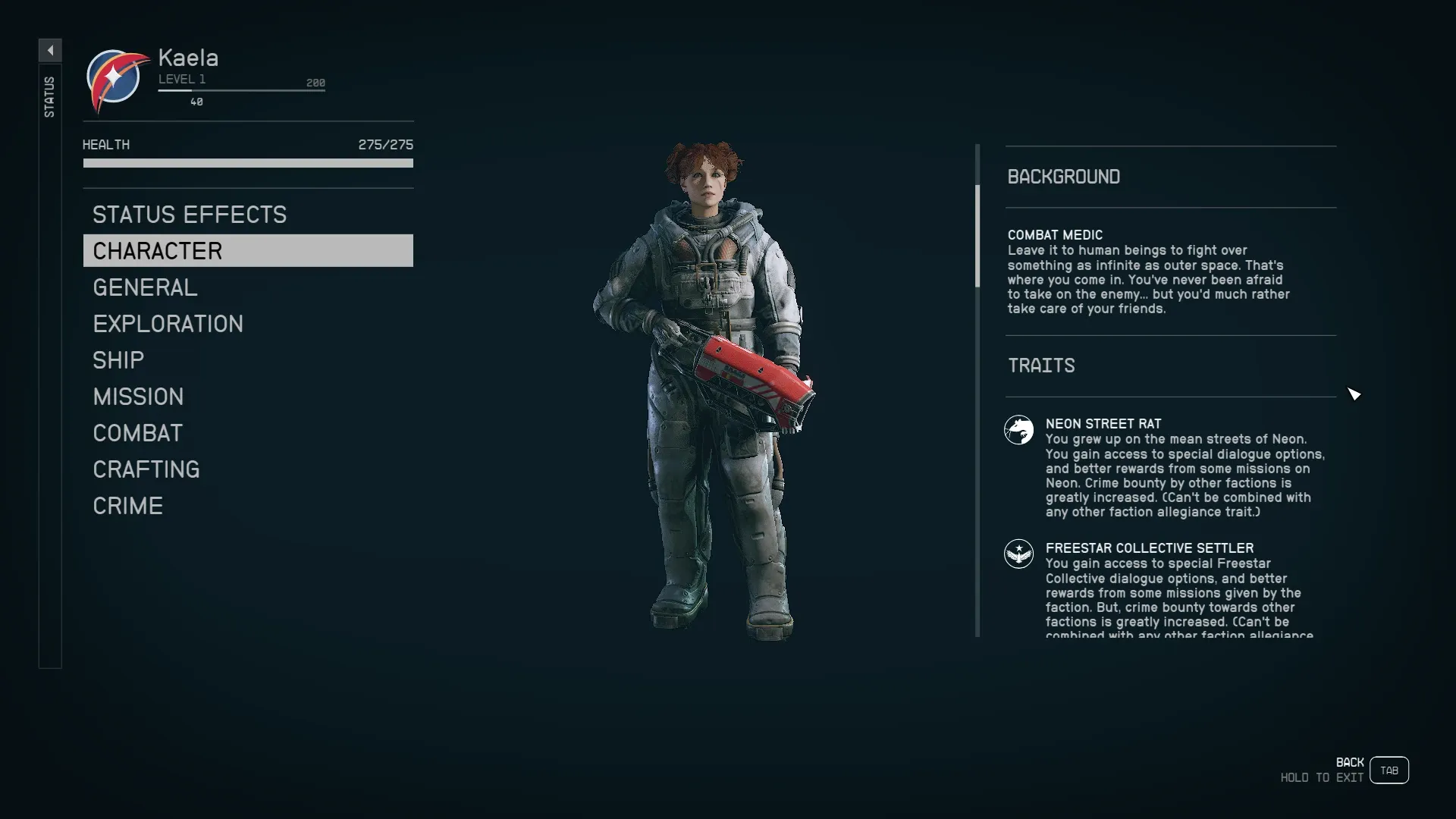The image size is (1456, 819).
Task: Open the Status Effects section
Action: [190, 215]
